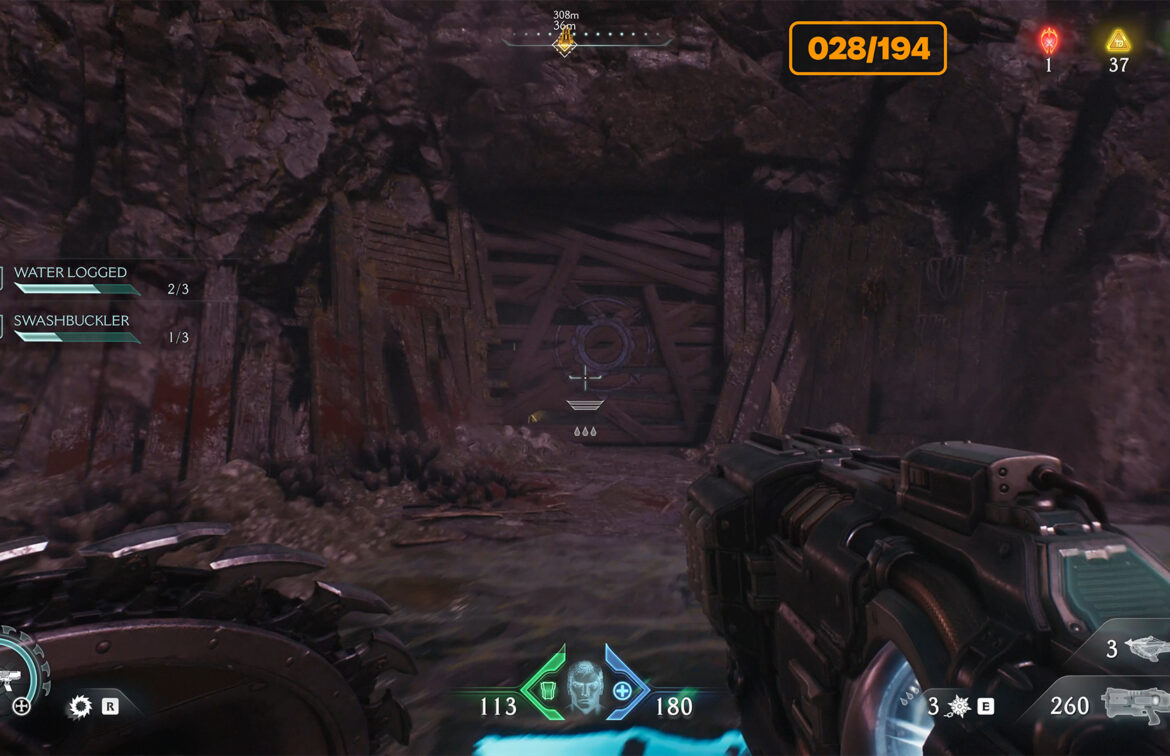
Task: Click the orange 028/194 counter badge
Action: (868, 48)
